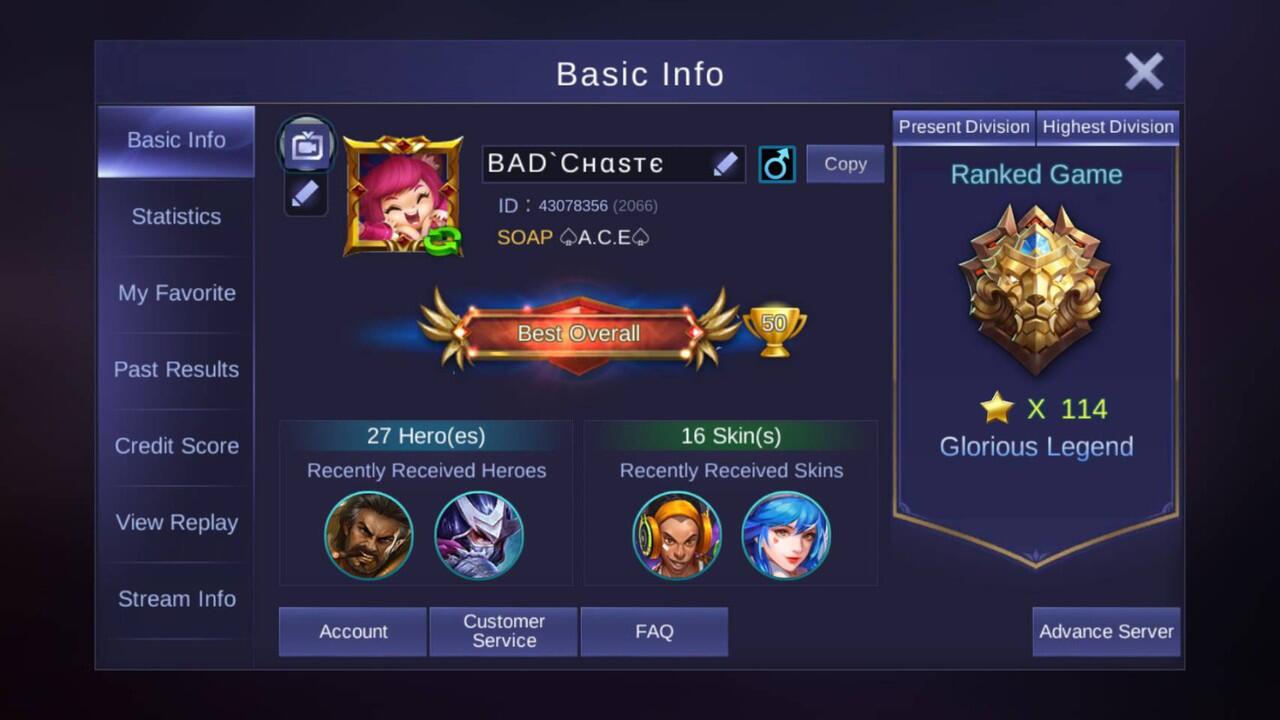The width and height of the screenshot is (1280, 720).
Task: Select the bearded hero portrait under Recently Received Heroes
Action: [369, 536]
